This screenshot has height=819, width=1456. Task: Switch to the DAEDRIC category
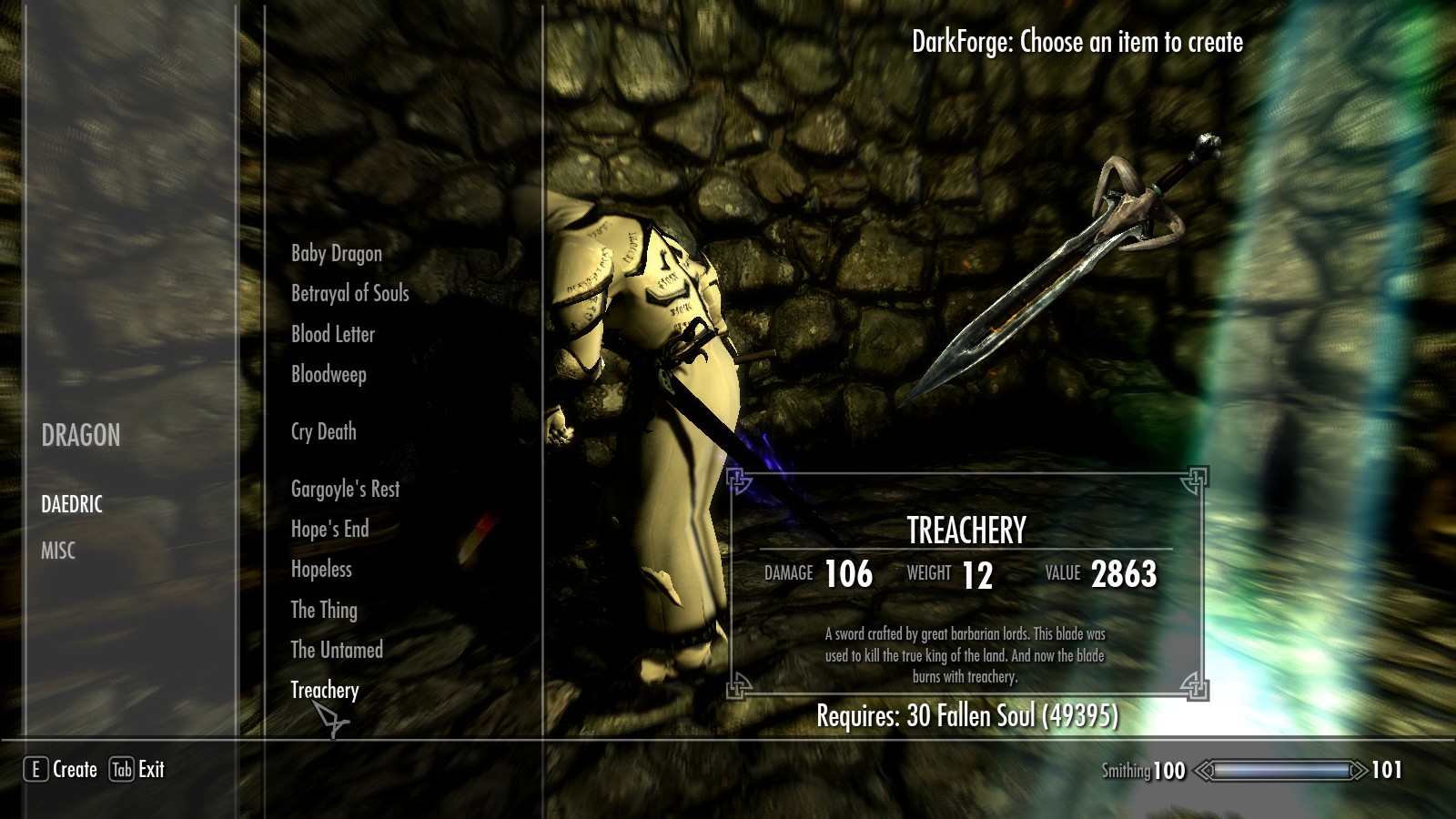pos(72,504)
